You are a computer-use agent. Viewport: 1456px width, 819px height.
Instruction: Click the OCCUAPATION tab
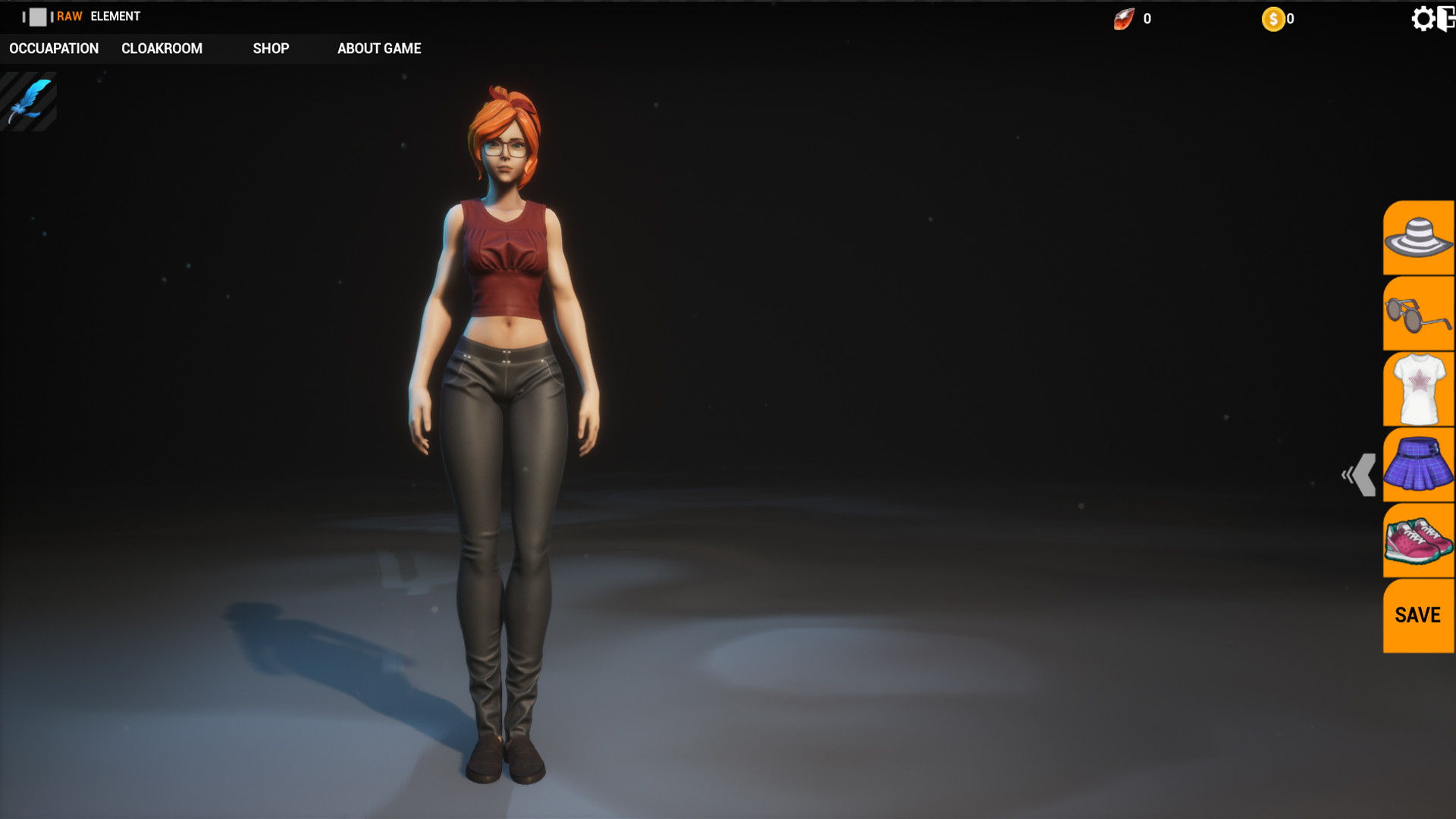53,49
